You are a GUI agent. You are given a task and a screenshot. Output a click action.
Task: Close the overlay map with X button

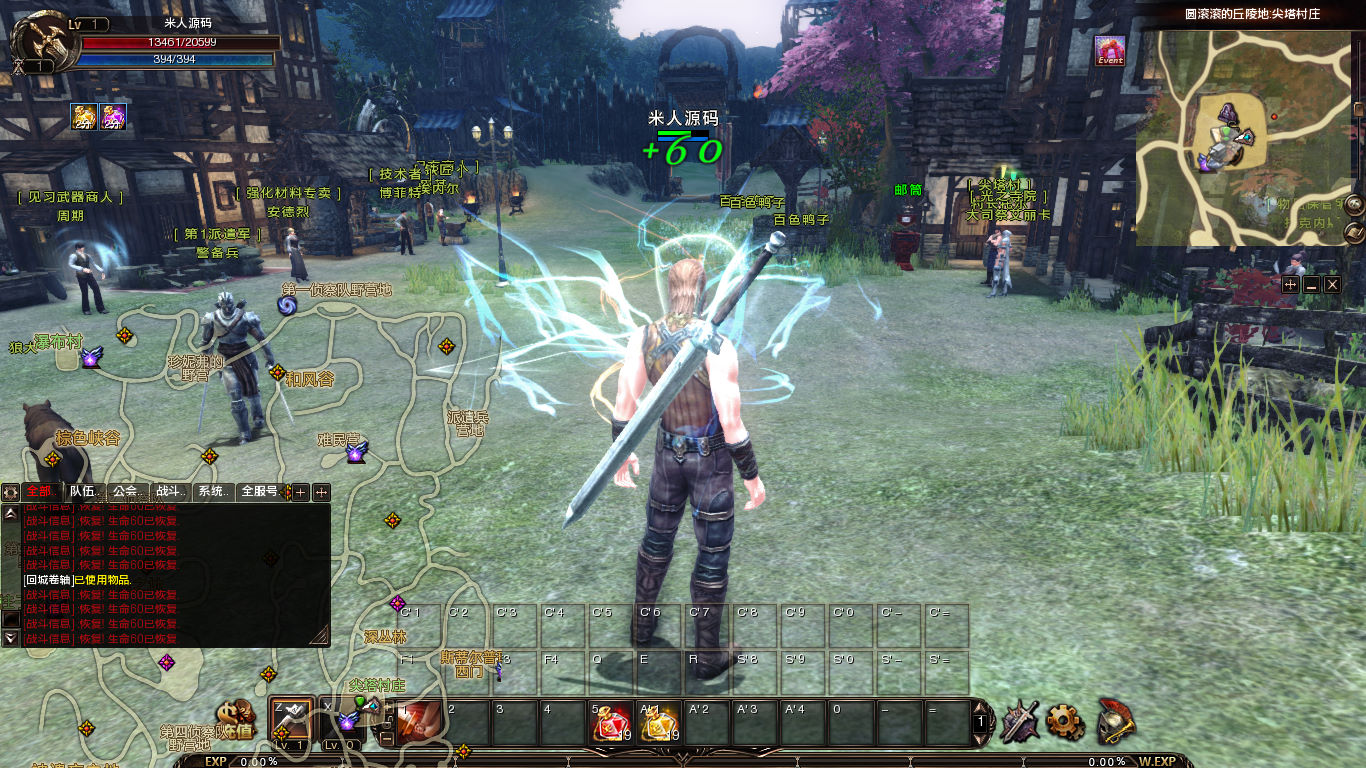click(1332, 285)
